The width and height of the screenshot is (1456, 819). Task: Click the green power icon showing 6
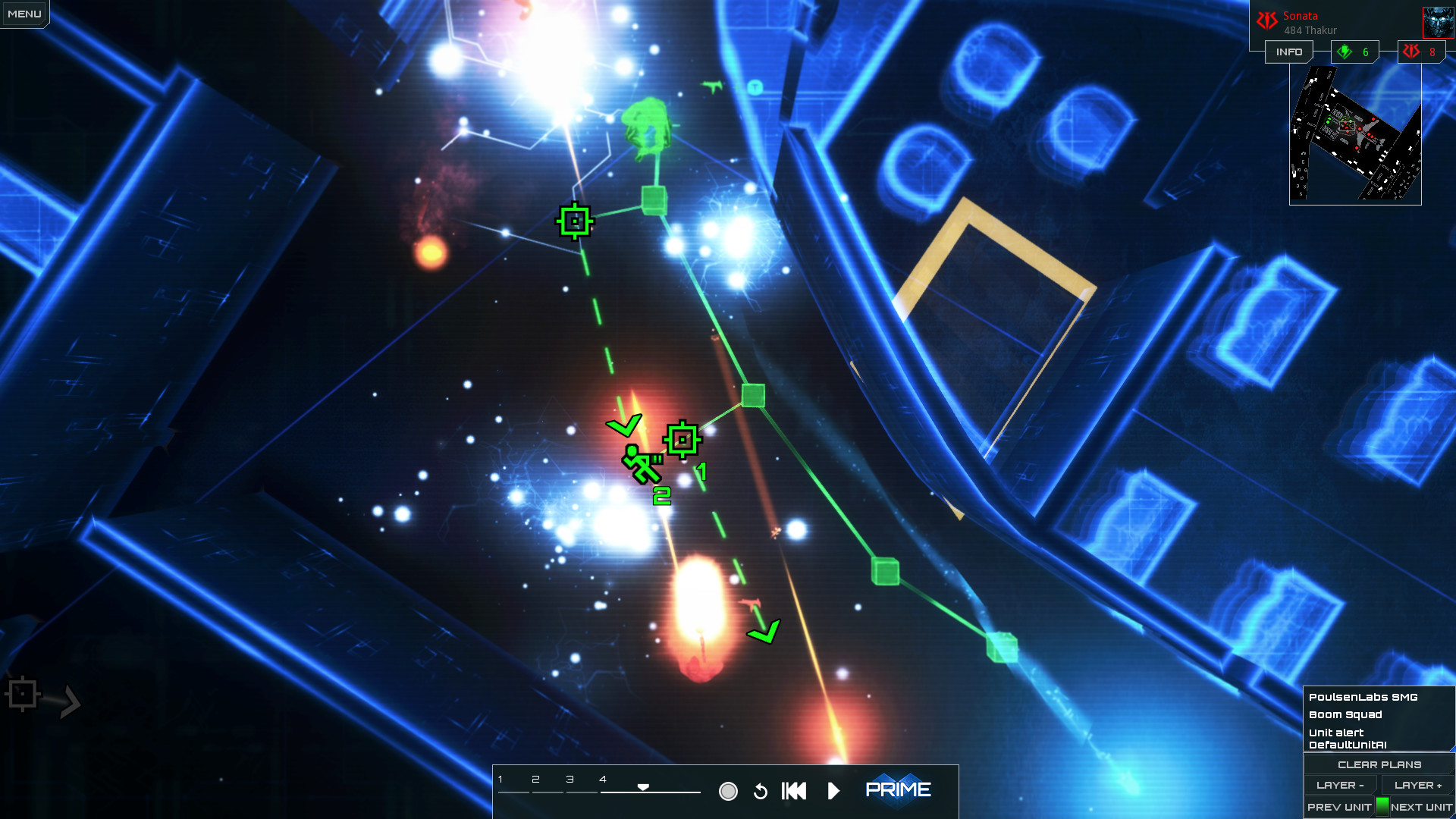[1354, 52]
